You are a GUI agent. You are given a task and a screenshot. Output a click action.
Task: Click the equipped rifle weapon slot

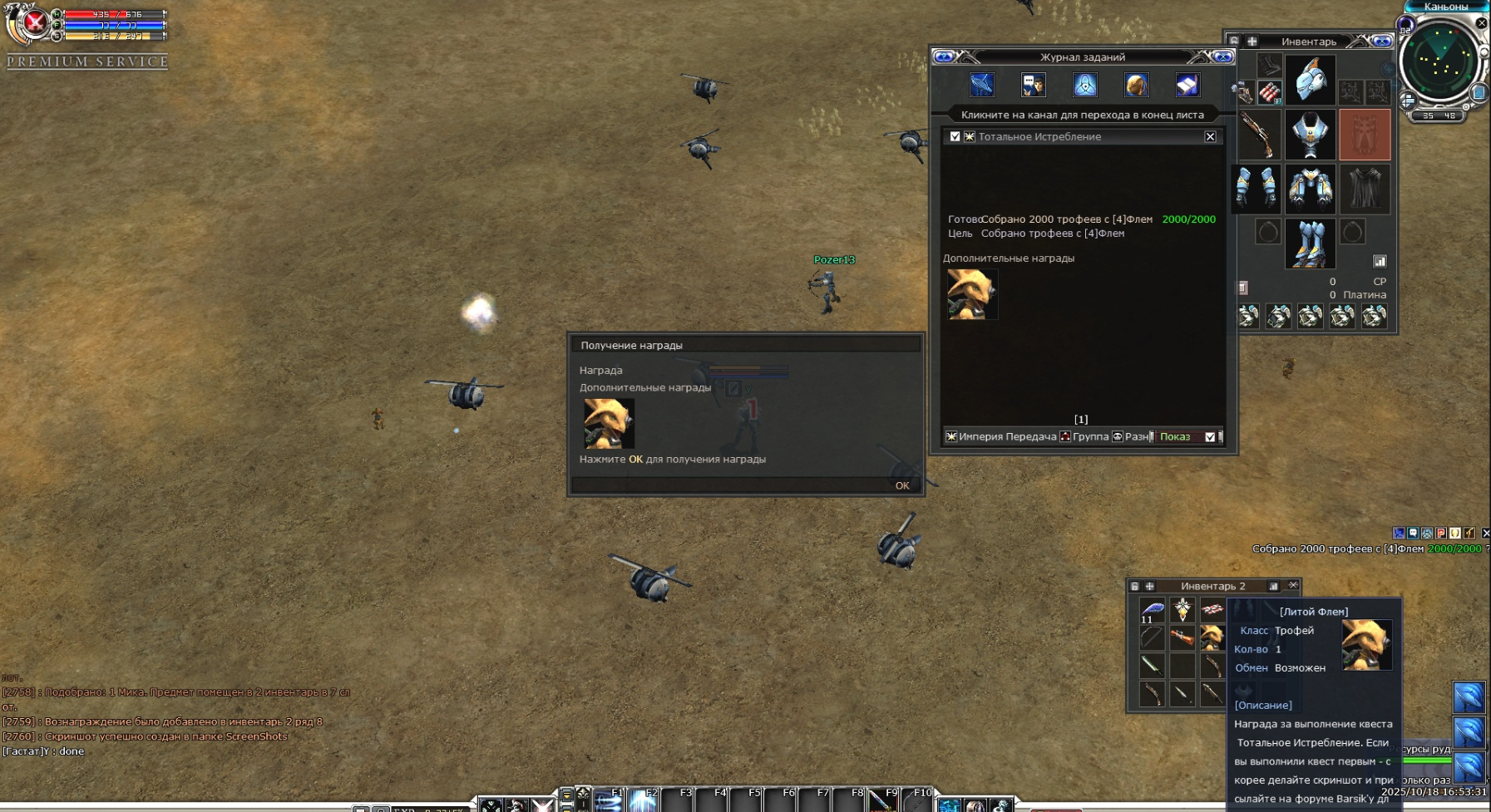pyautogui.click(x=1256, y=134)
